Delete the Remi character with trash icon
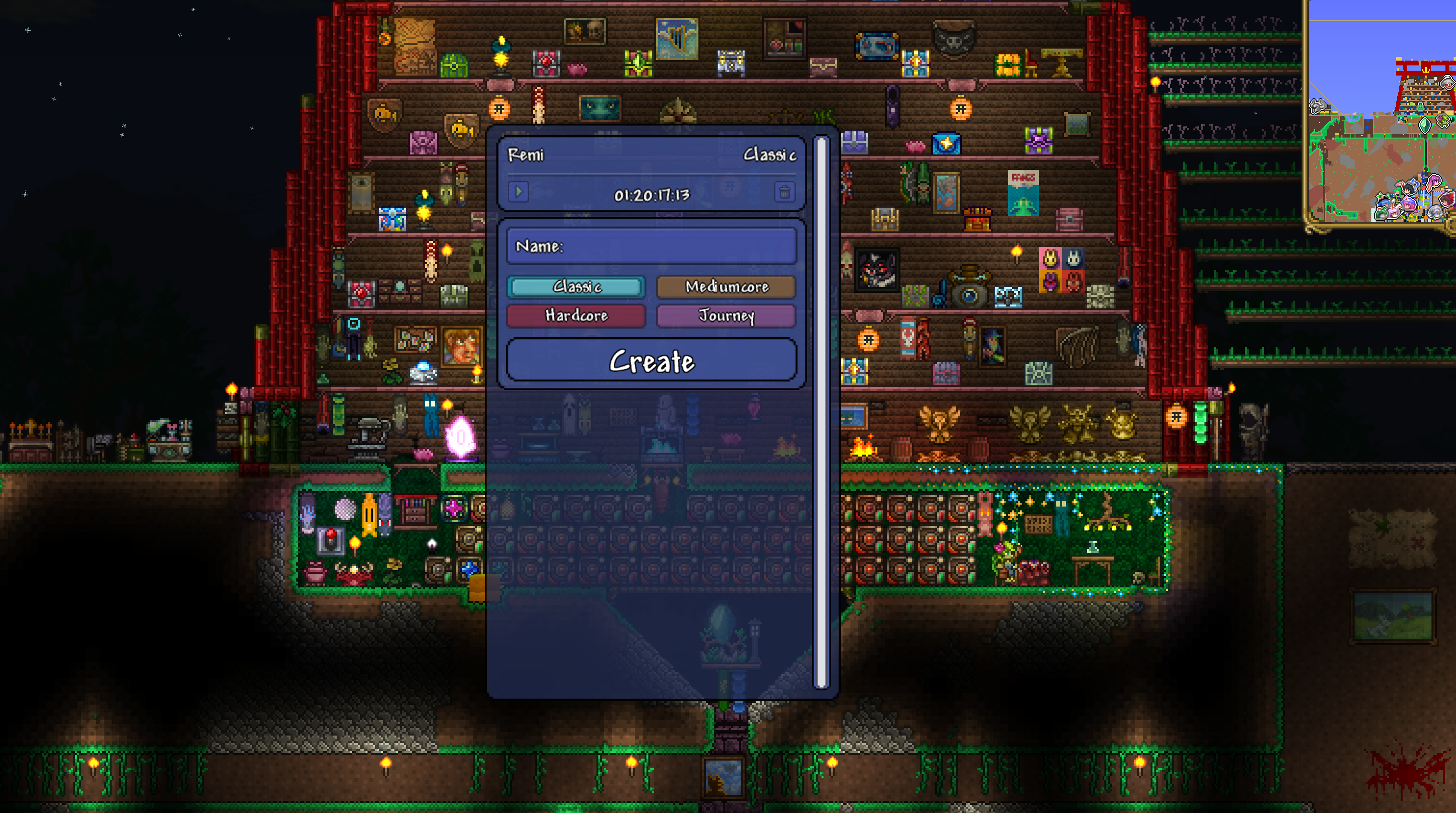The image size is (1456, 813). tap(785, 192)
